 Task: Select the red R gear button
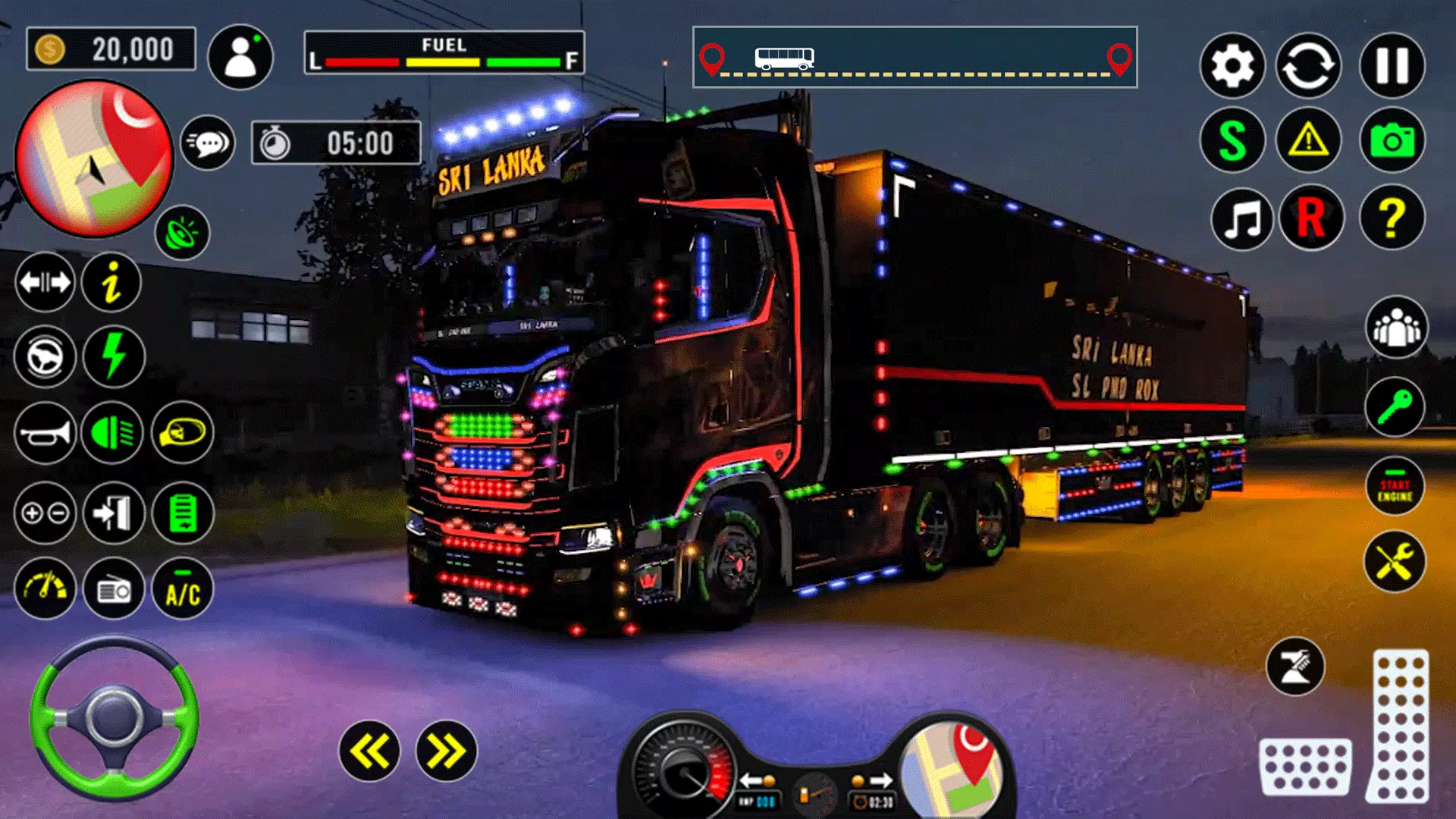click(x=1311, y=219)
